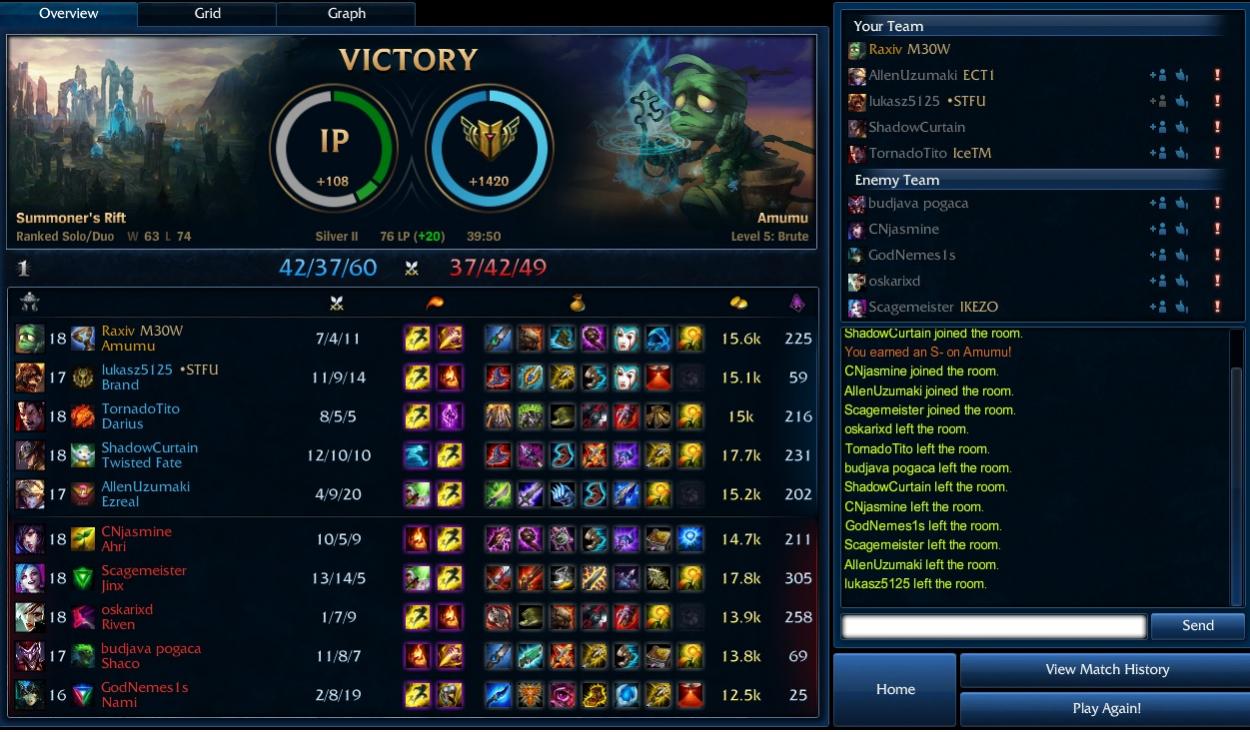
Task: Report enemy player budjava pogaca
Action: (1217, 204)
